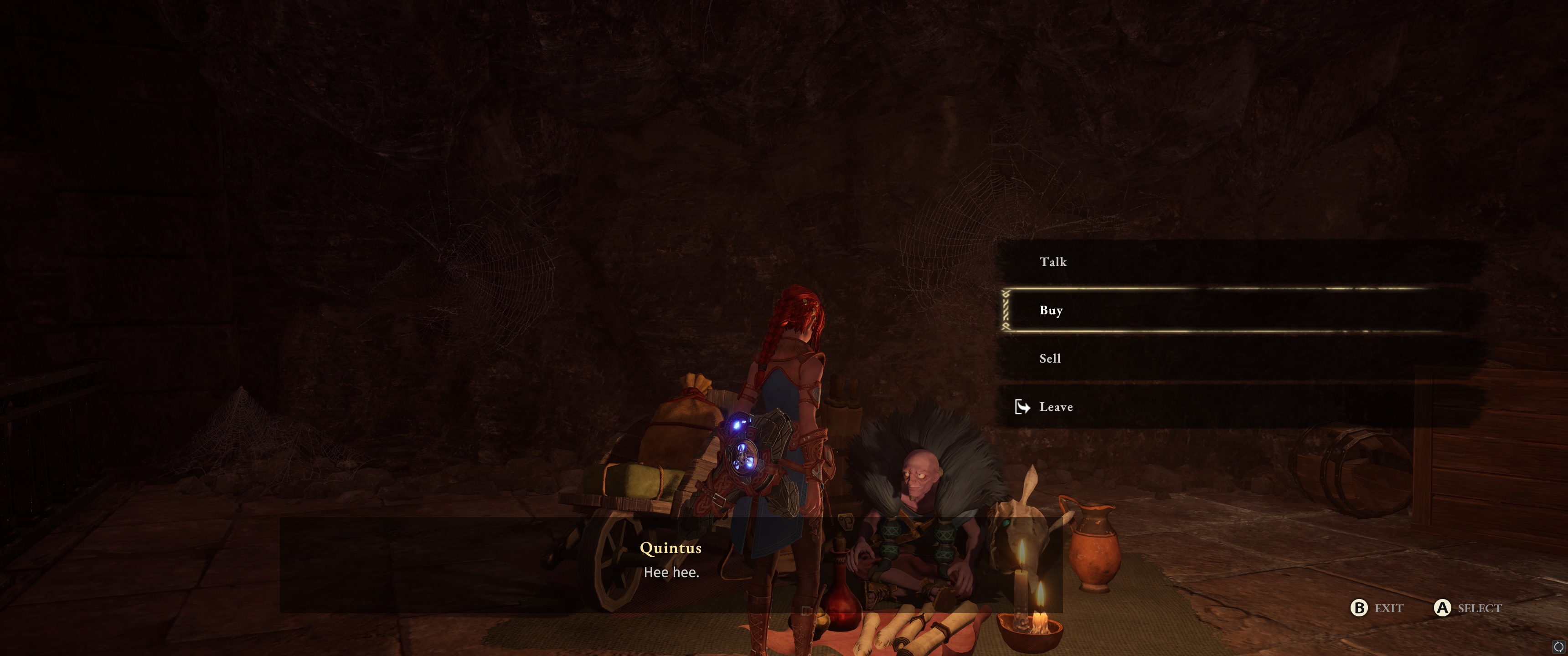Image resolution: width=1568 pixels, height=656 pixels.
Task: Select Buy from the merchant menu
Action: (1051, 310)
